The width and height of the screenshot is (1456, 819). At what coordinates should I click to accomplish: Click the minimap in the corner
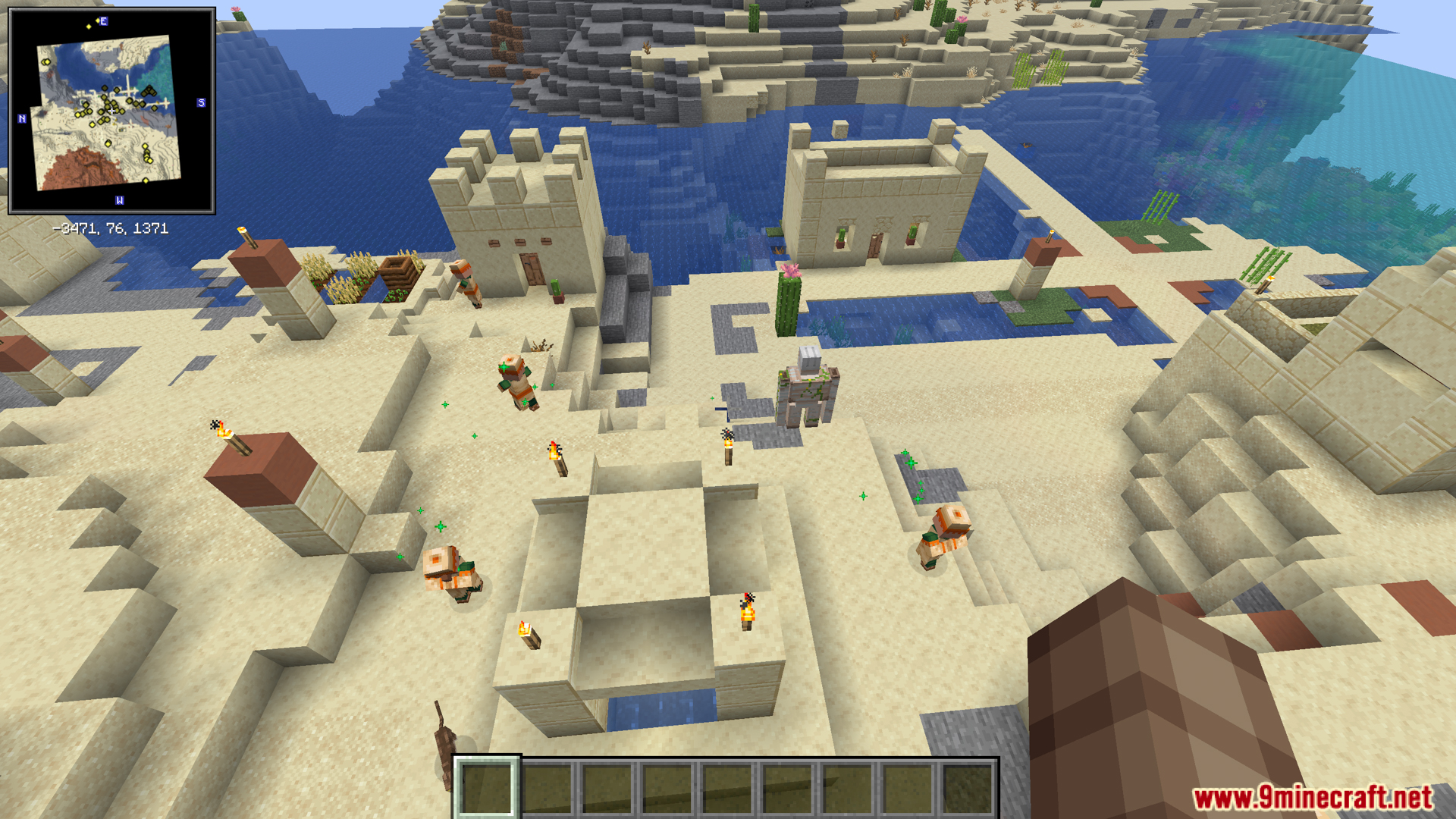pos(111,111)
